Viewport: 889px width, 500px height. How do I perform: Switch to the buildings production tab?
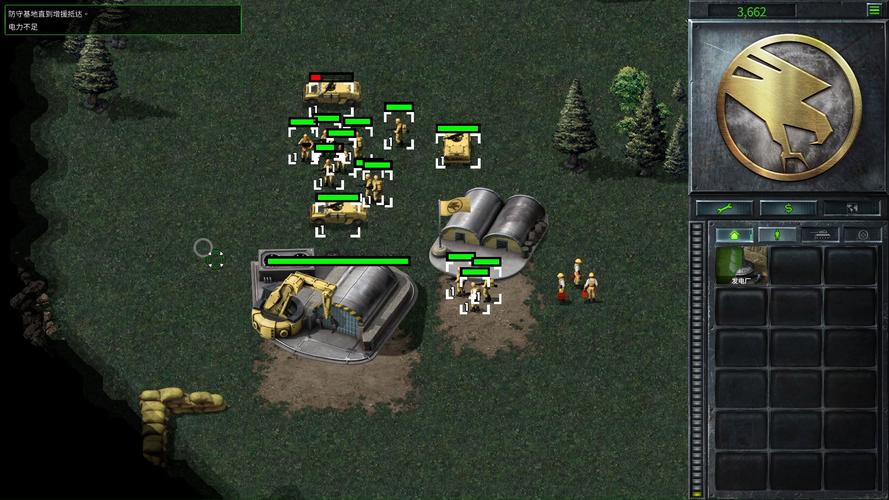tap(733, 235)
